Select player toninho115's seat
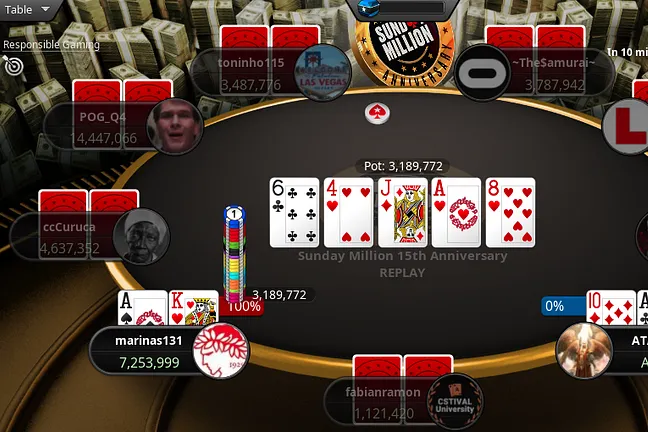 click(252, 71)
